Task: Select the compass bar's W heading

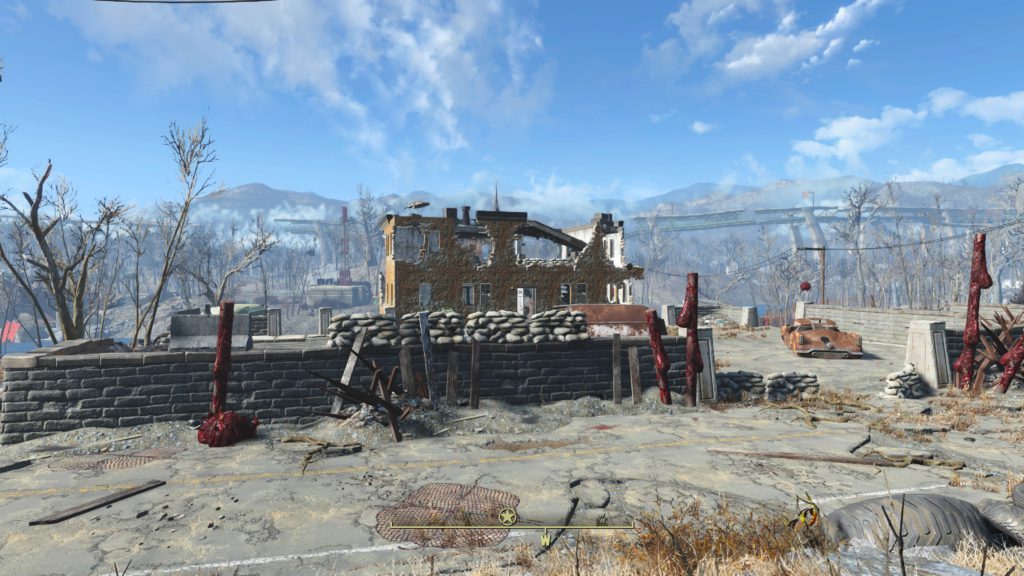Action: (x=546, y=541)
